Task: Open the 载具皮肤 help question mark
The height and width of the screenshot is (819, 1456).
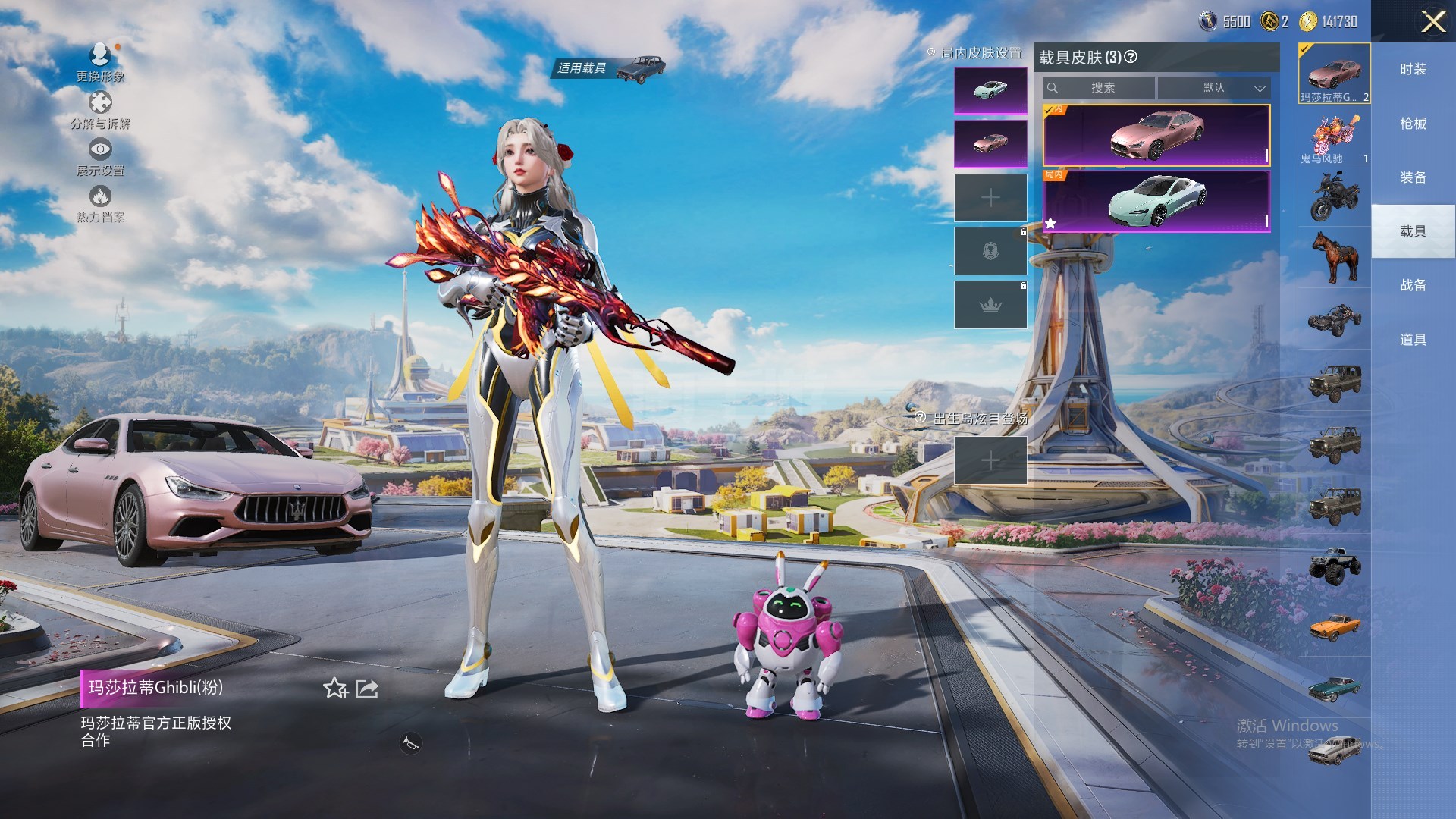Action: pos(1131,57)
